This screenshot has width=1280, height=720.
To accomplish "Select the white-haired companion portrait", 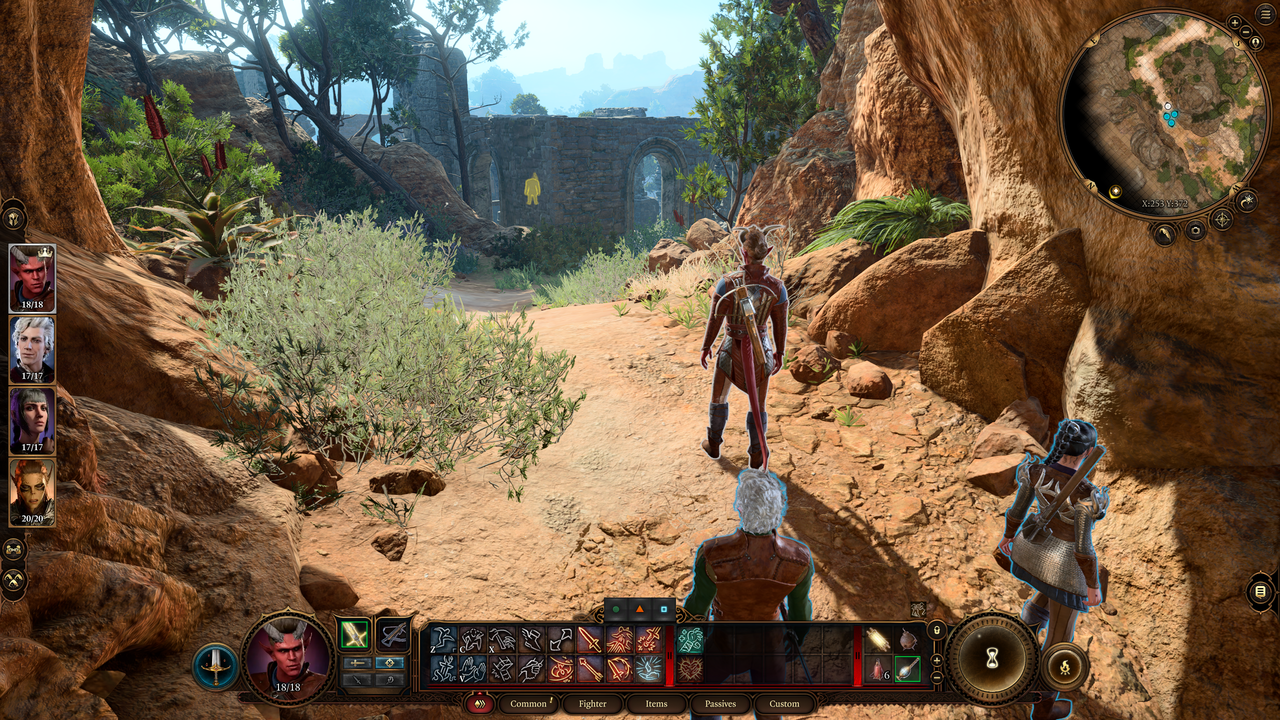I will 32,349.
